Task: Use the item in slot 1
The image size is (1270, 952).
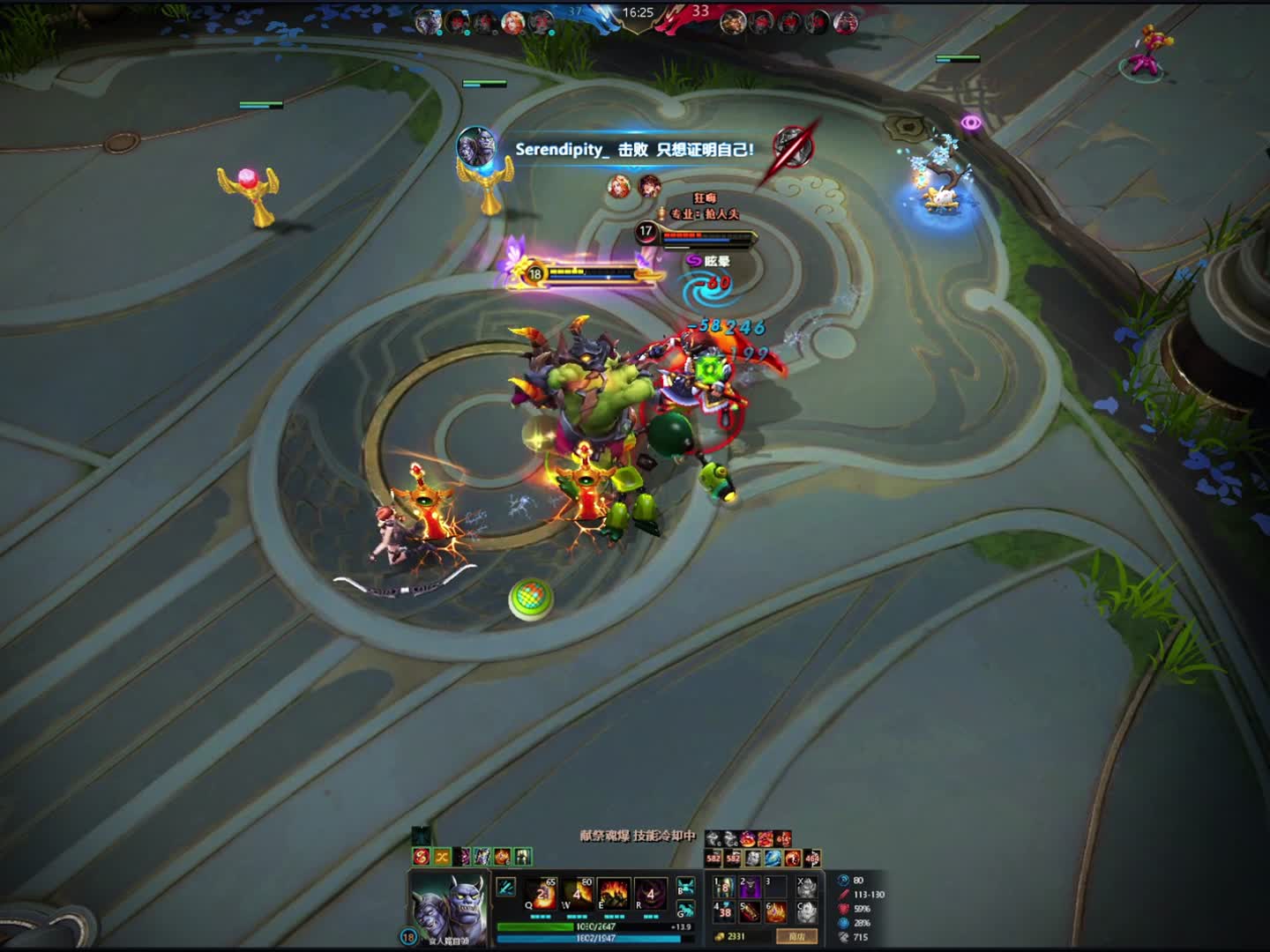Action: click(723, 887)
